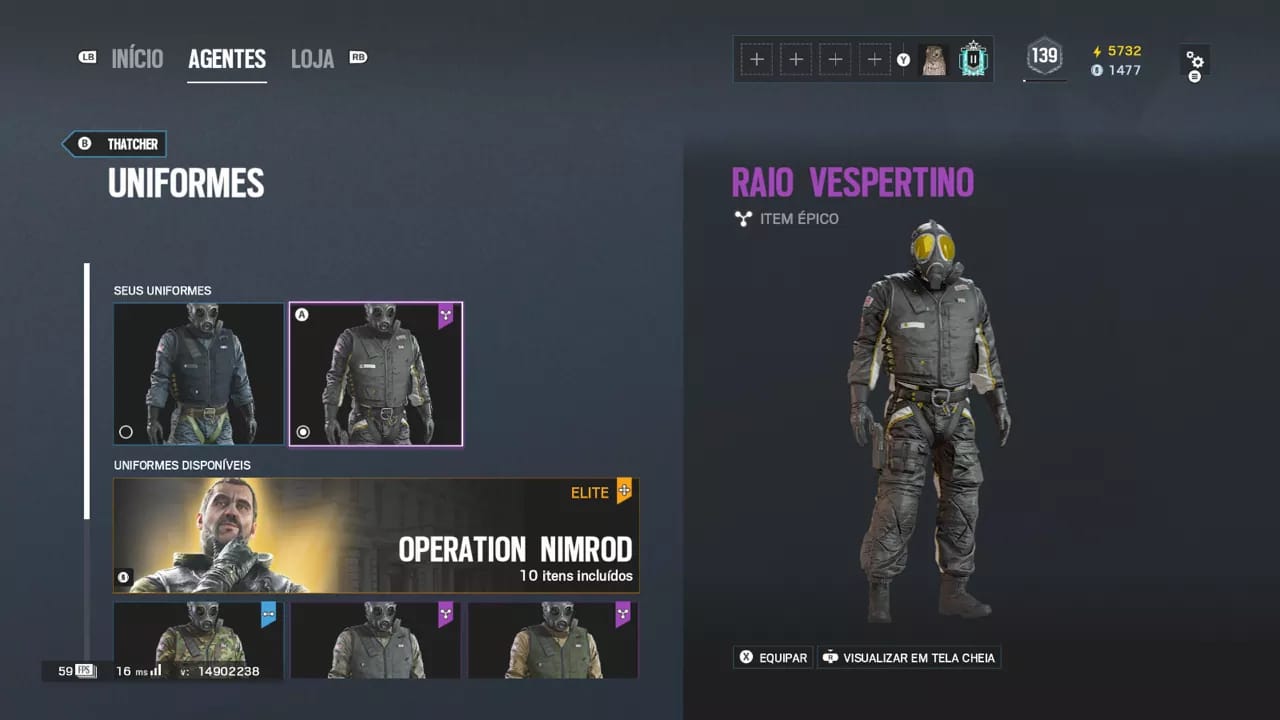Go back using the THATCHER breadcrumb
This screenshot has width=1280, height=720.
coord(113,144)
